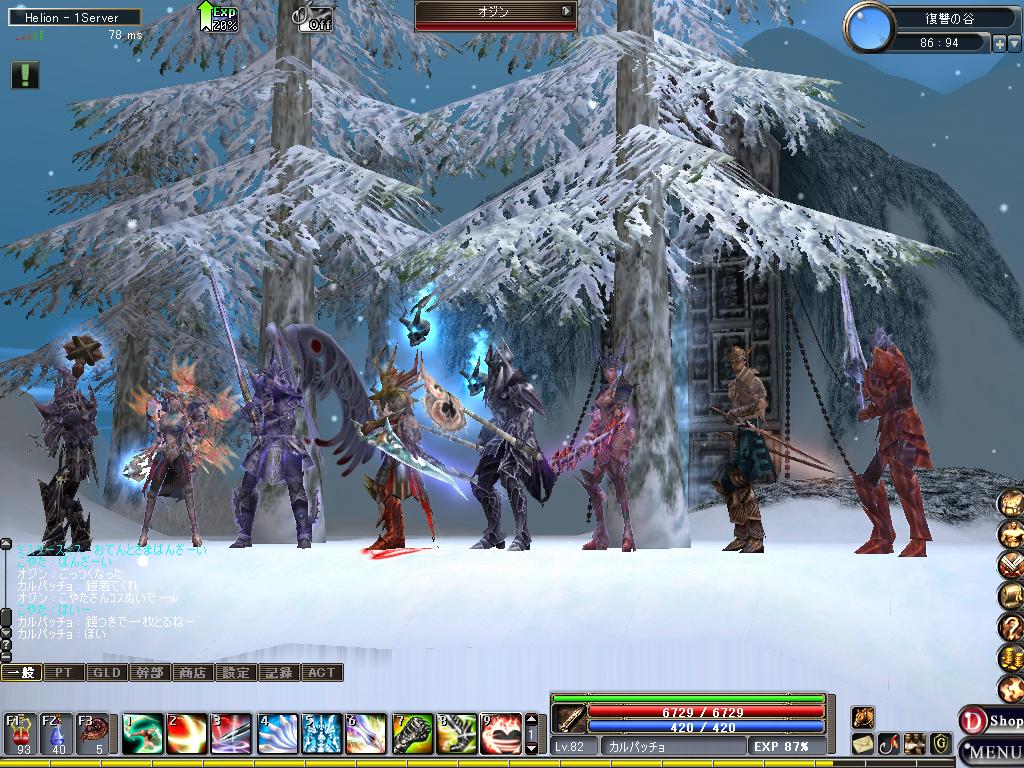Click the green exclamation mark notification icon
The image size is (1024, 768).
(25, 75)
